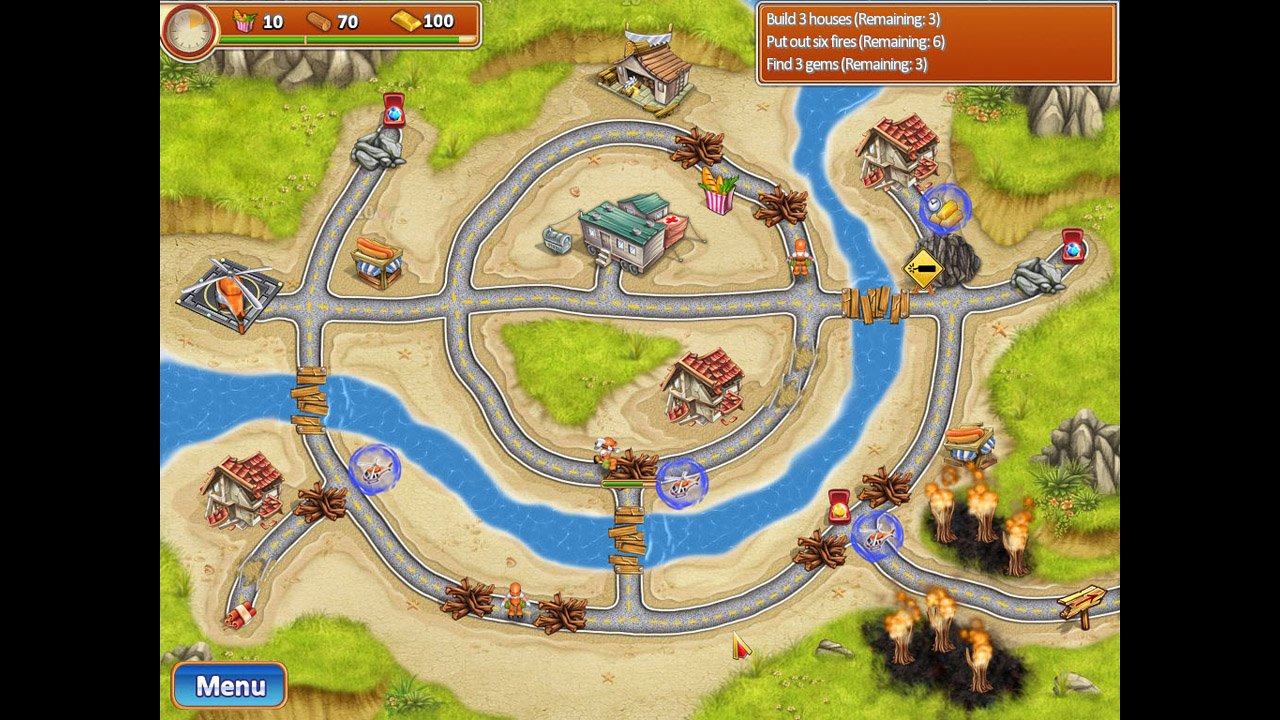Open the Menu button
Screen dimensions: 1280x720
click(x=229, y=686)
